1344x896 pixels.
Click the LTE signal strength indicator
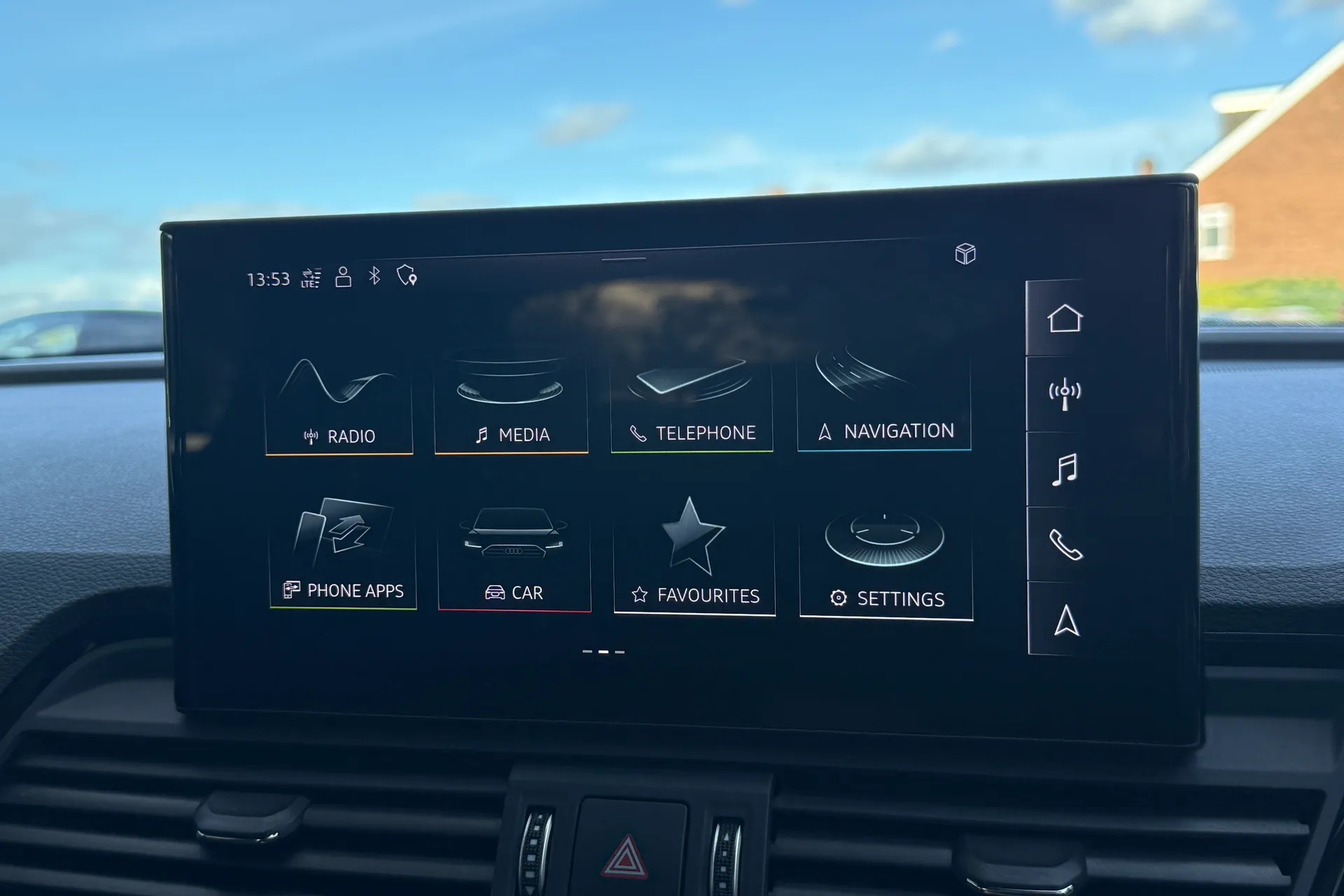310,277
